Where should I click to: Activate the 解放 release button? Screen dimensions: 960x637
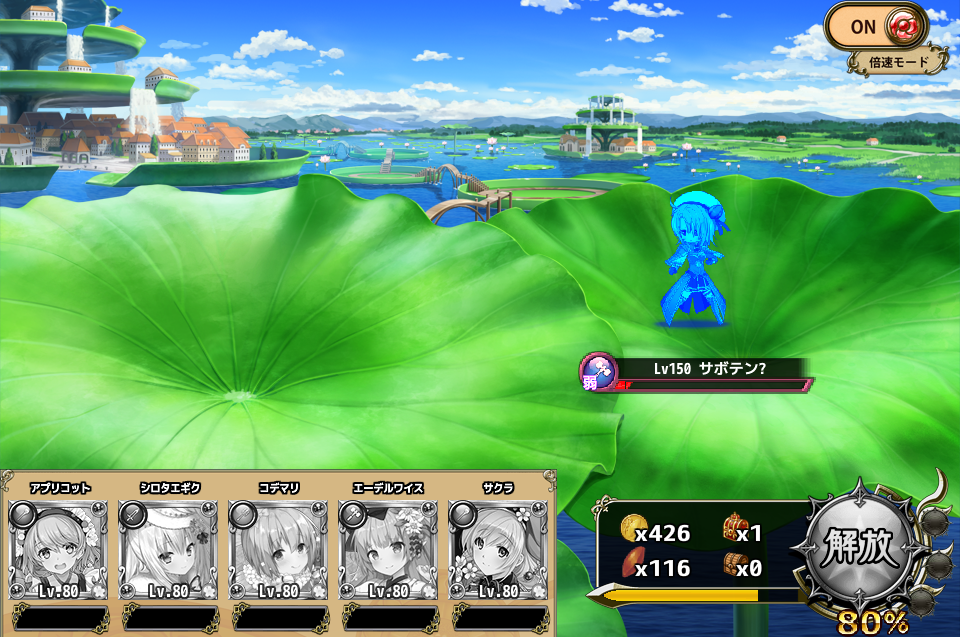coord(861,549)
